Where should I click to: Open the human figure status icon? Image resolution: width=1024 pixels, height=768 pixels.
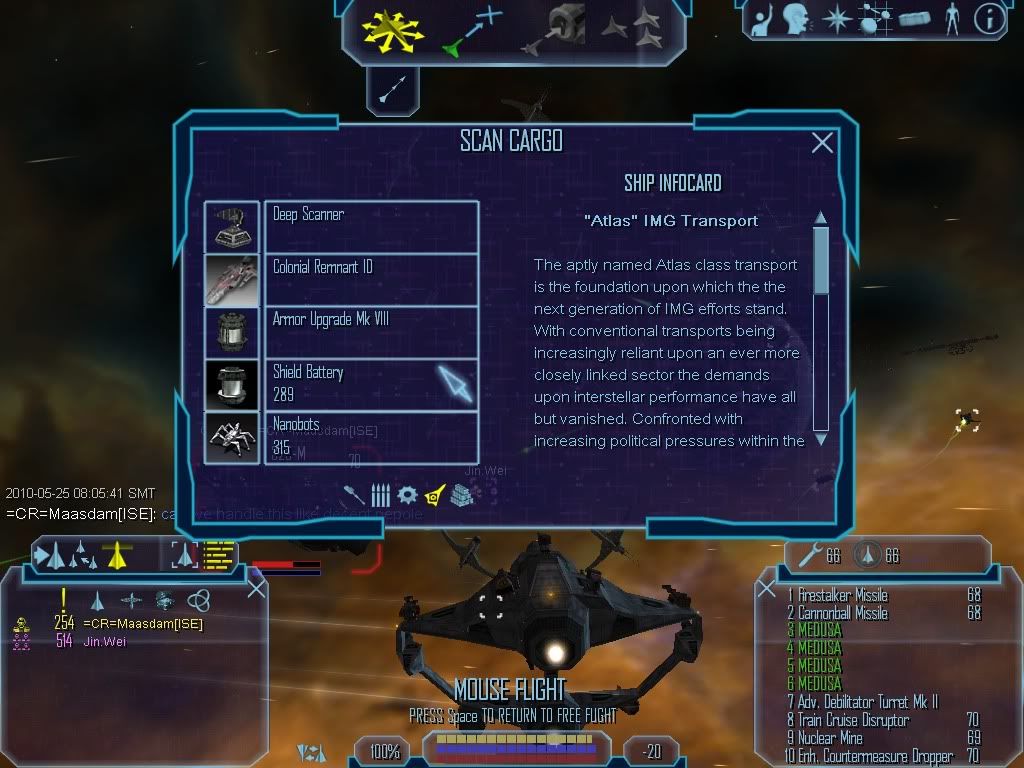[951, 19]
